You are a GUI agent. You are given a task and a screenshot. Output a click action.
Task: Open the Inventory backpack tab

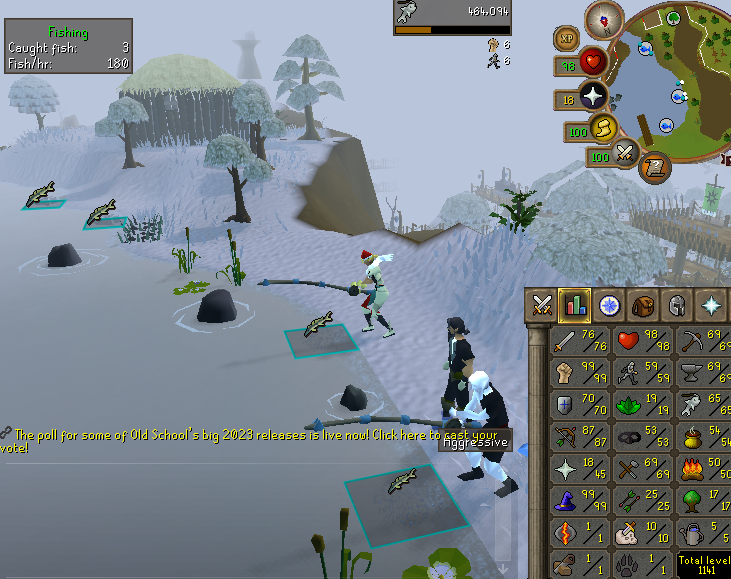(x=643, y=305)
